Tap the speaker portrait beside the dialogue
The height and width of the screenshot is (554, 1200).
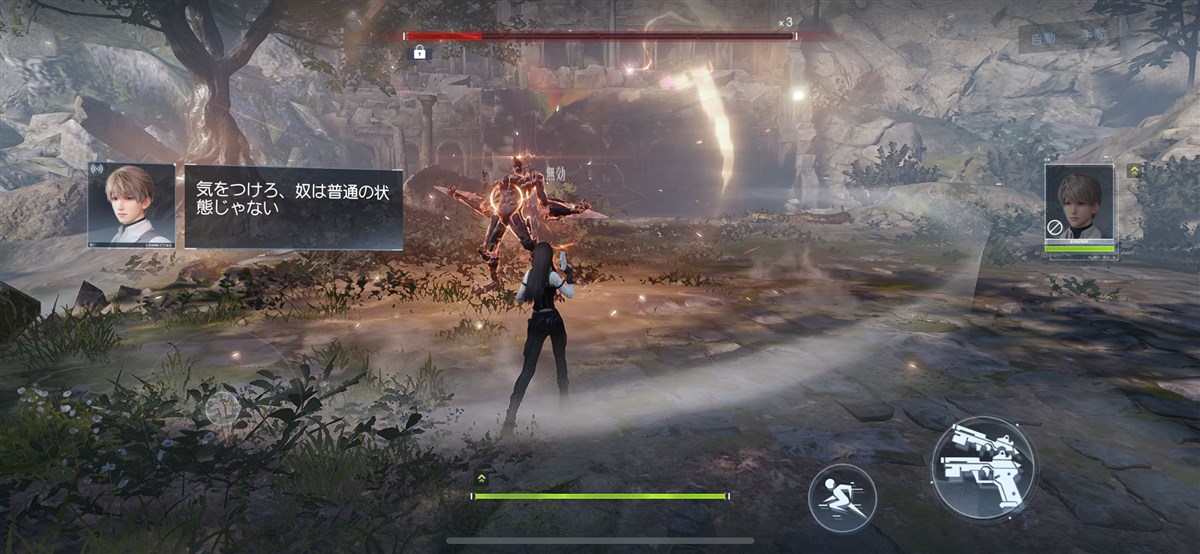[x=131, y=205]
